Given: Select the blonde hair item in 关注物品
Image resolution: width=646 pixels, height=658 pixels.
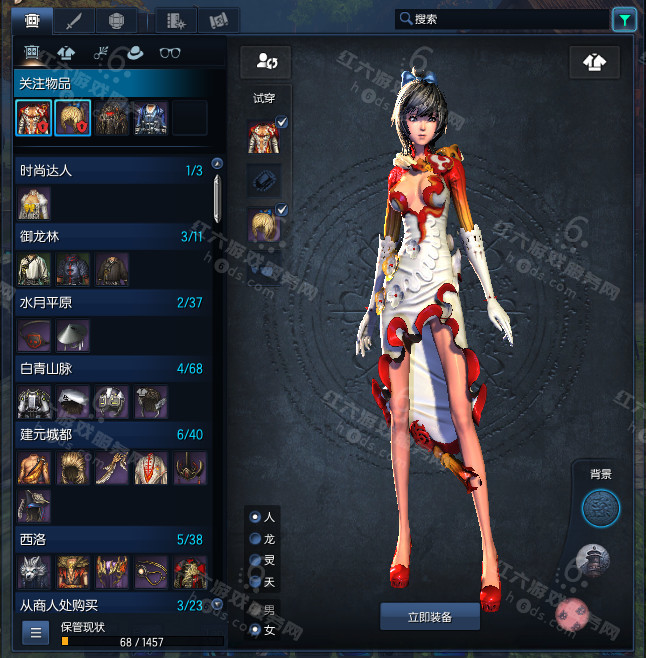Looking at the screenshot, I should pyautogui.click(x=73, y=117).
